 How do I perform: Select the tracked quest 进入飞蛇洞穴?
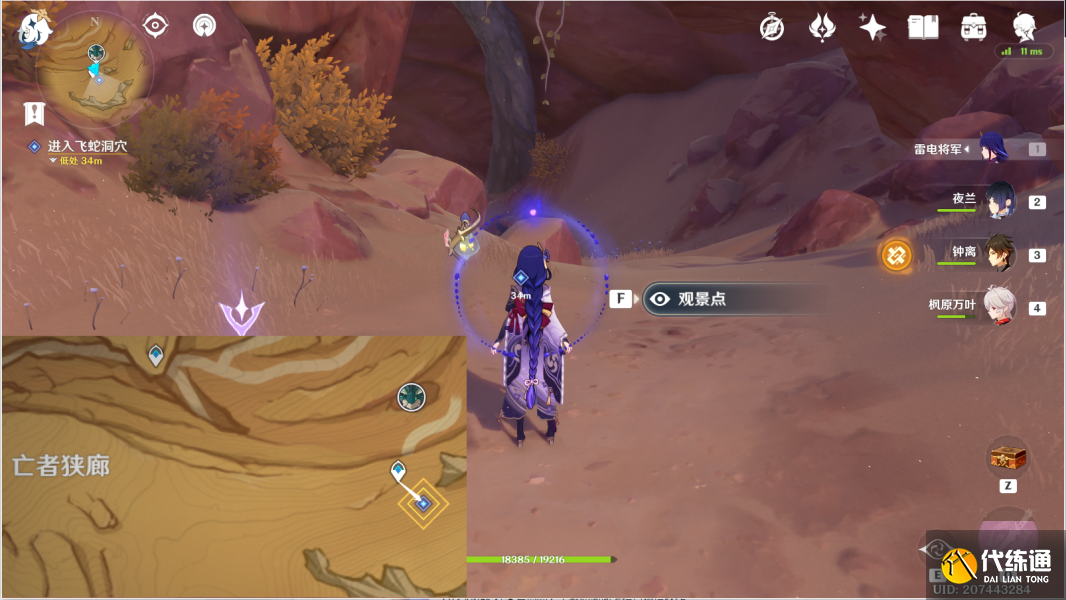tap(87, 146)
